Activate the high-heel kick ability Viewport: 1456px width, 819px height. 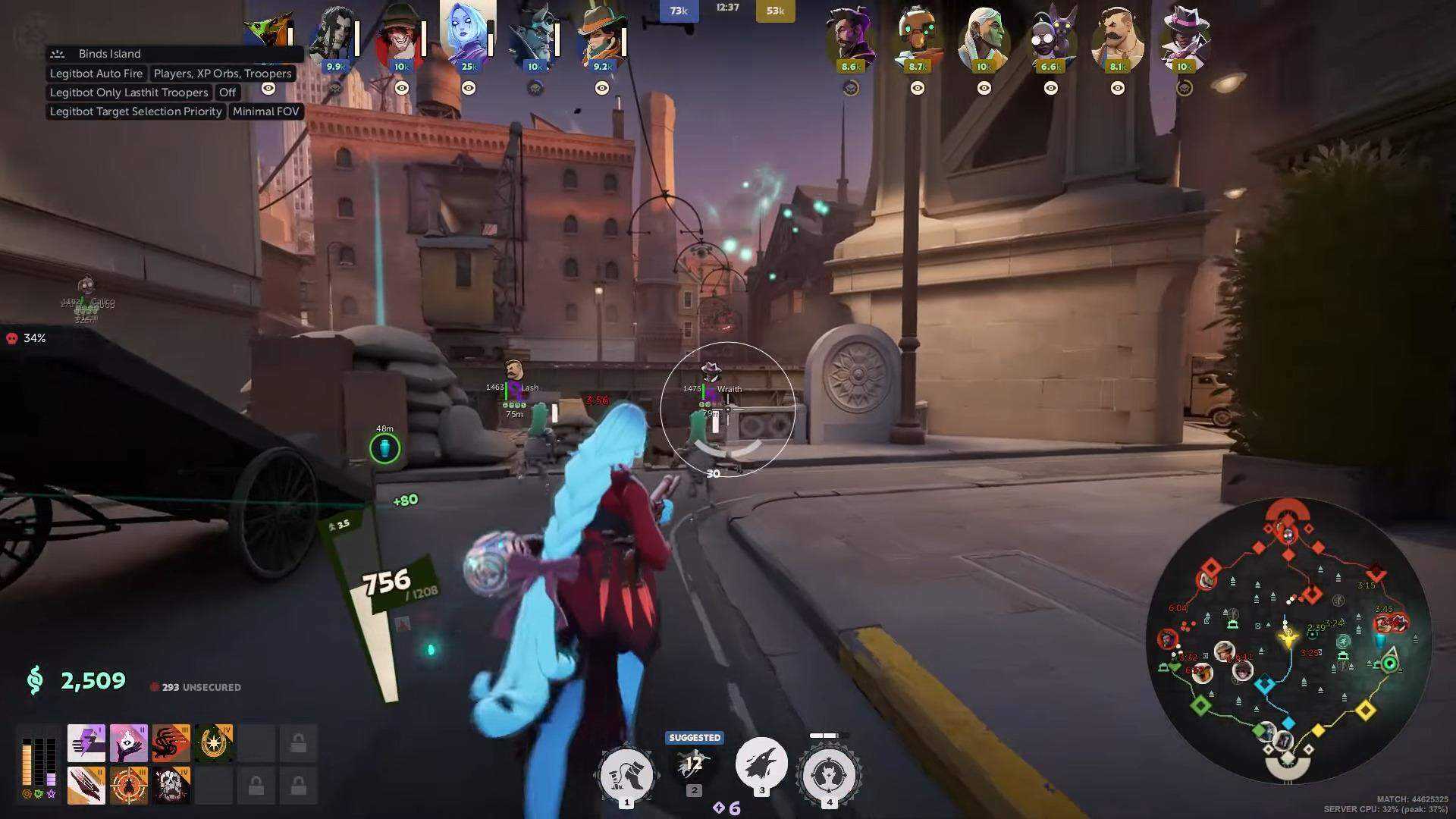click(x=626, y=774)
